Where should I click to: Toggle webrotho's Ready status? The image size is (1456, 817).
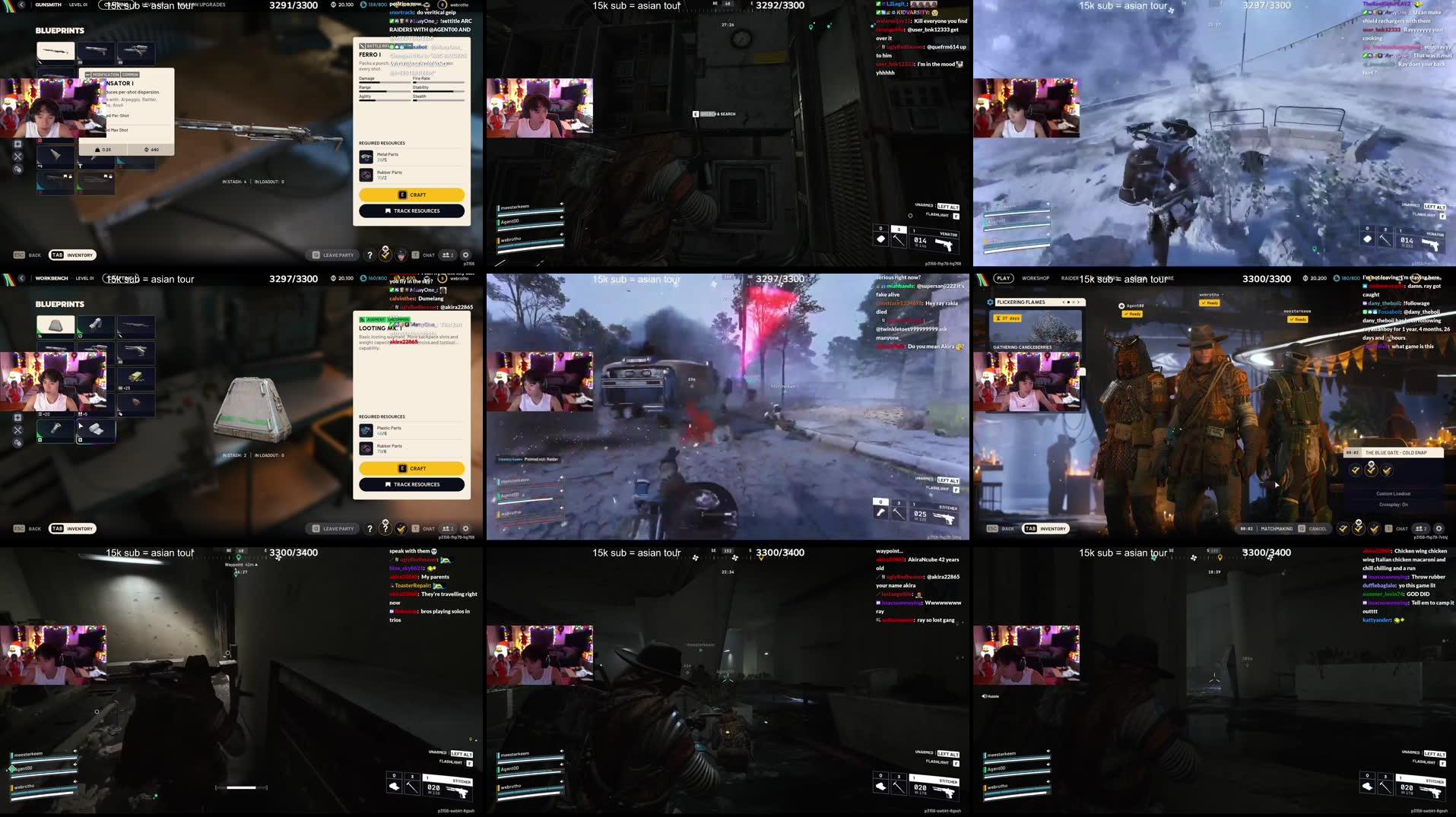pyautogui.click(x=1209, y=303)
